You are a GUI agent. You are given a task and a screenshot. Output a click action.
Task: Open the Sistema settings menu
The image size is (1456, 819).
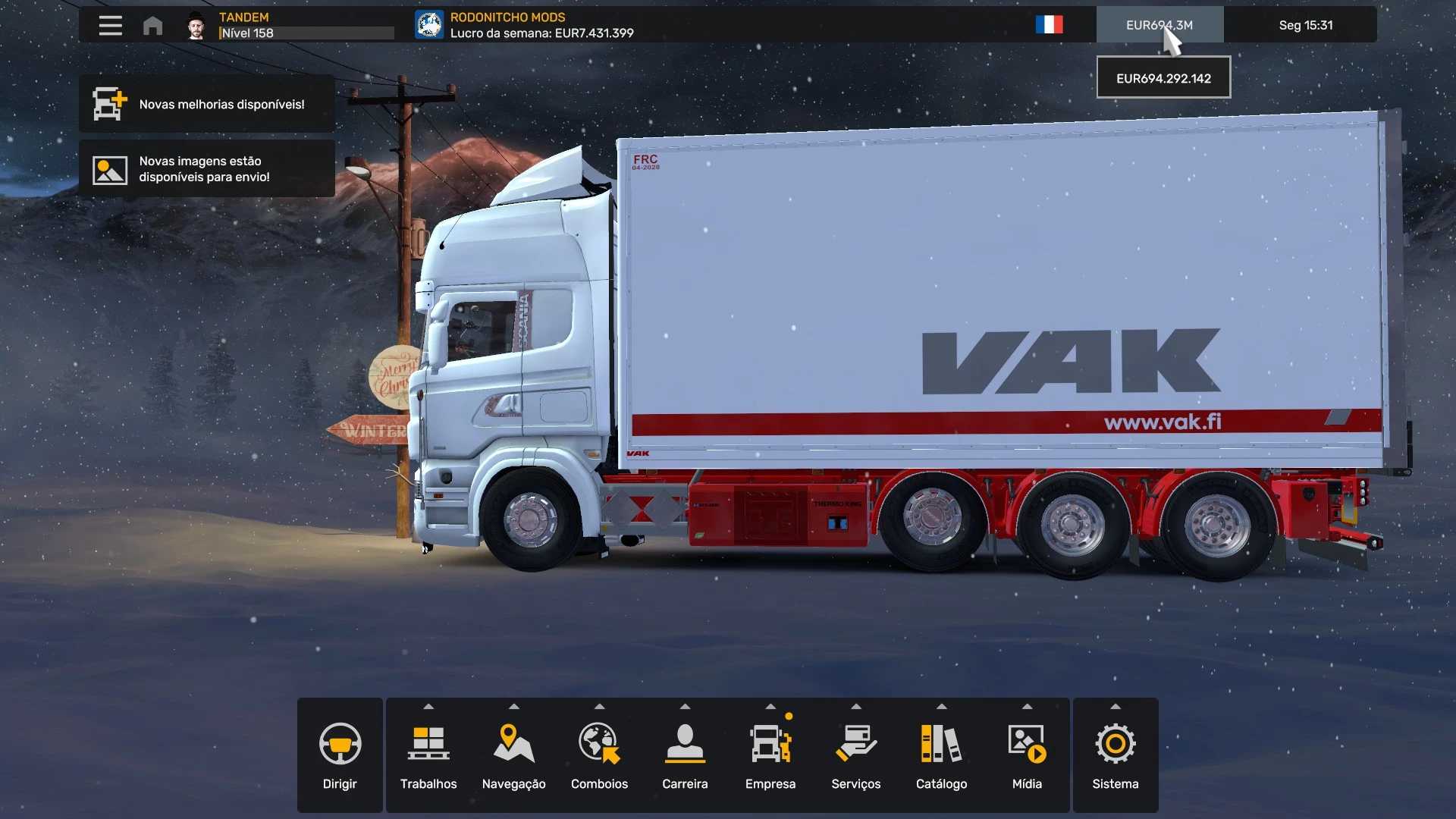[x=1115, y=755]
